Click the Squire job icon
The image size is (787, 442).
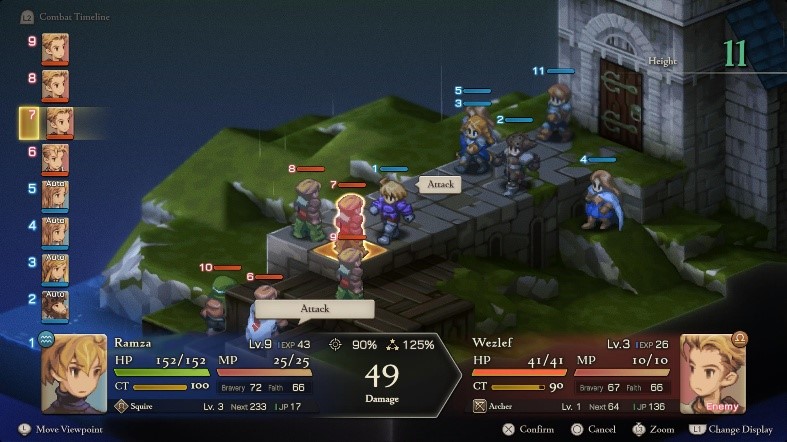pyautogui.click(x=122, y=406)
